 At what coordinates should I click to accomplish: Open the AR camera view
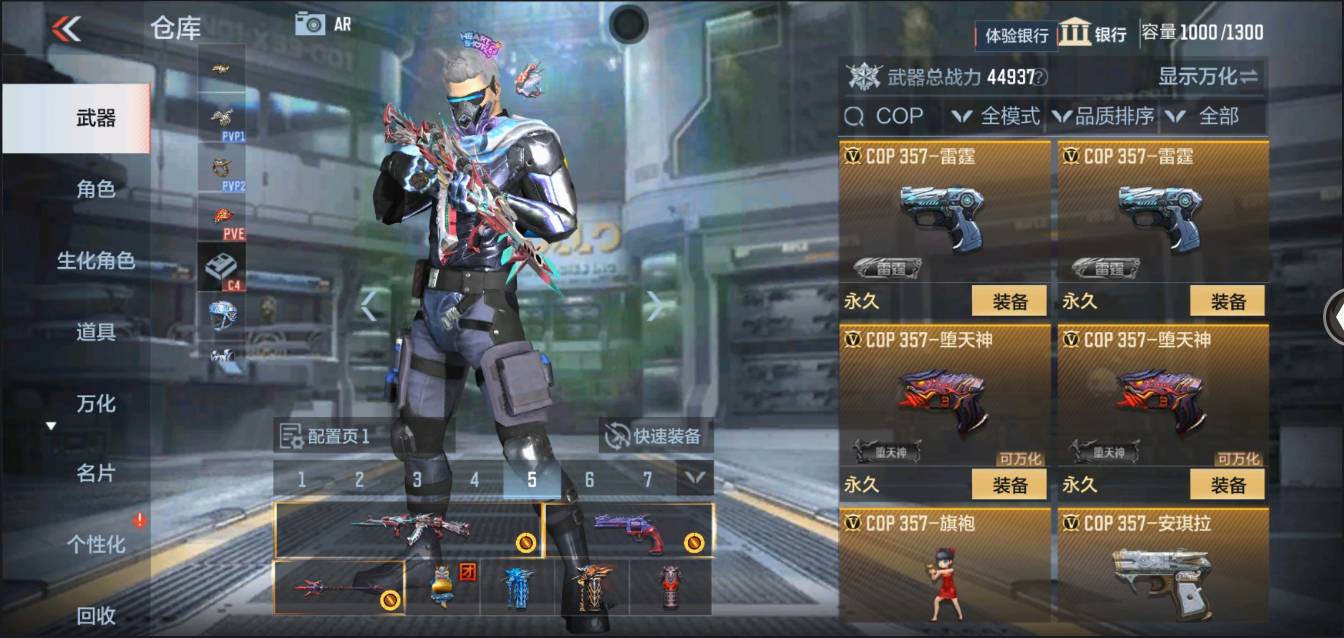[322, 24]
